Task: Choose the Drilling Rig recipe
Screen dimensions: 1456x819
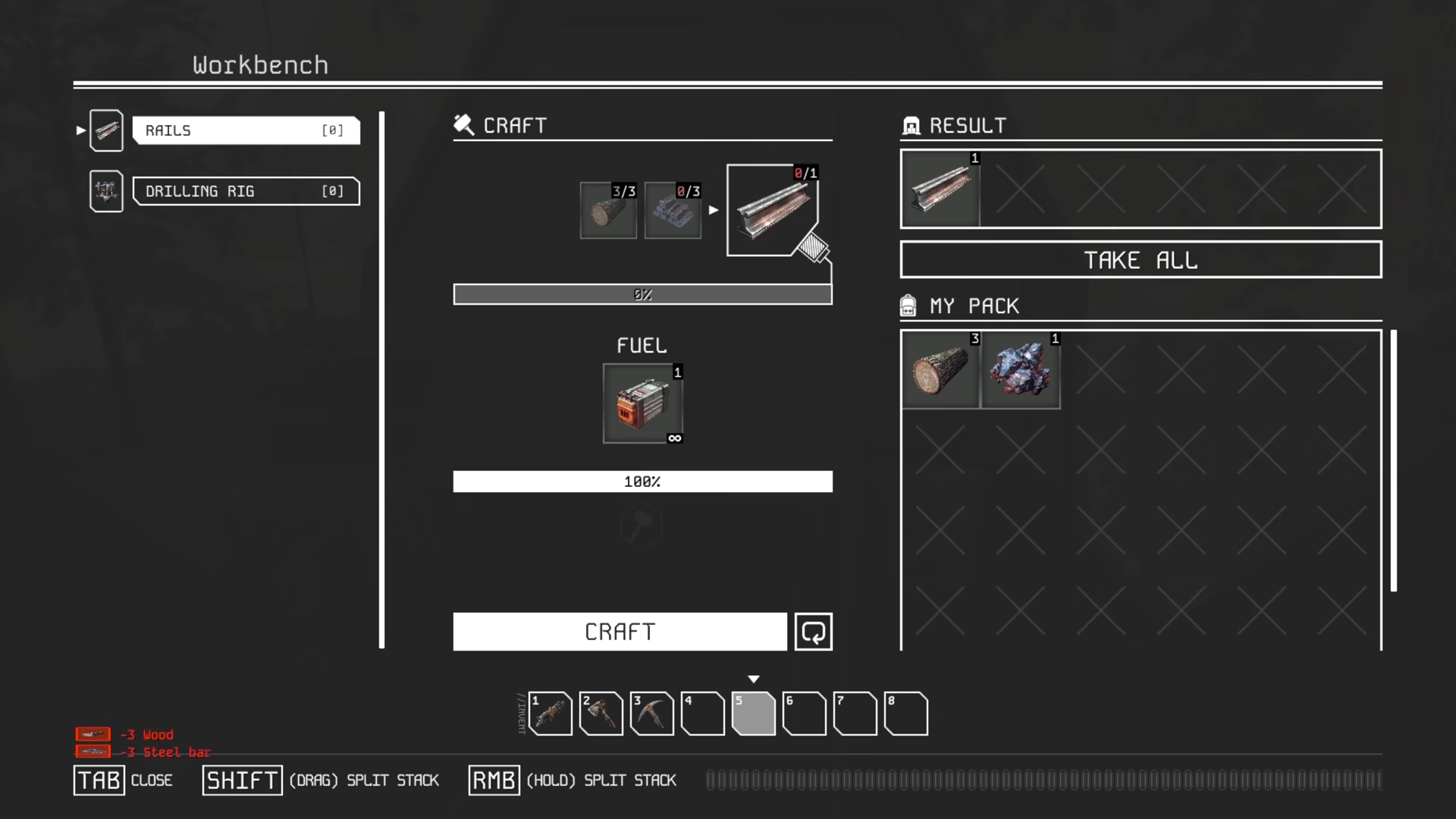Action: click(x=245, y=191)
